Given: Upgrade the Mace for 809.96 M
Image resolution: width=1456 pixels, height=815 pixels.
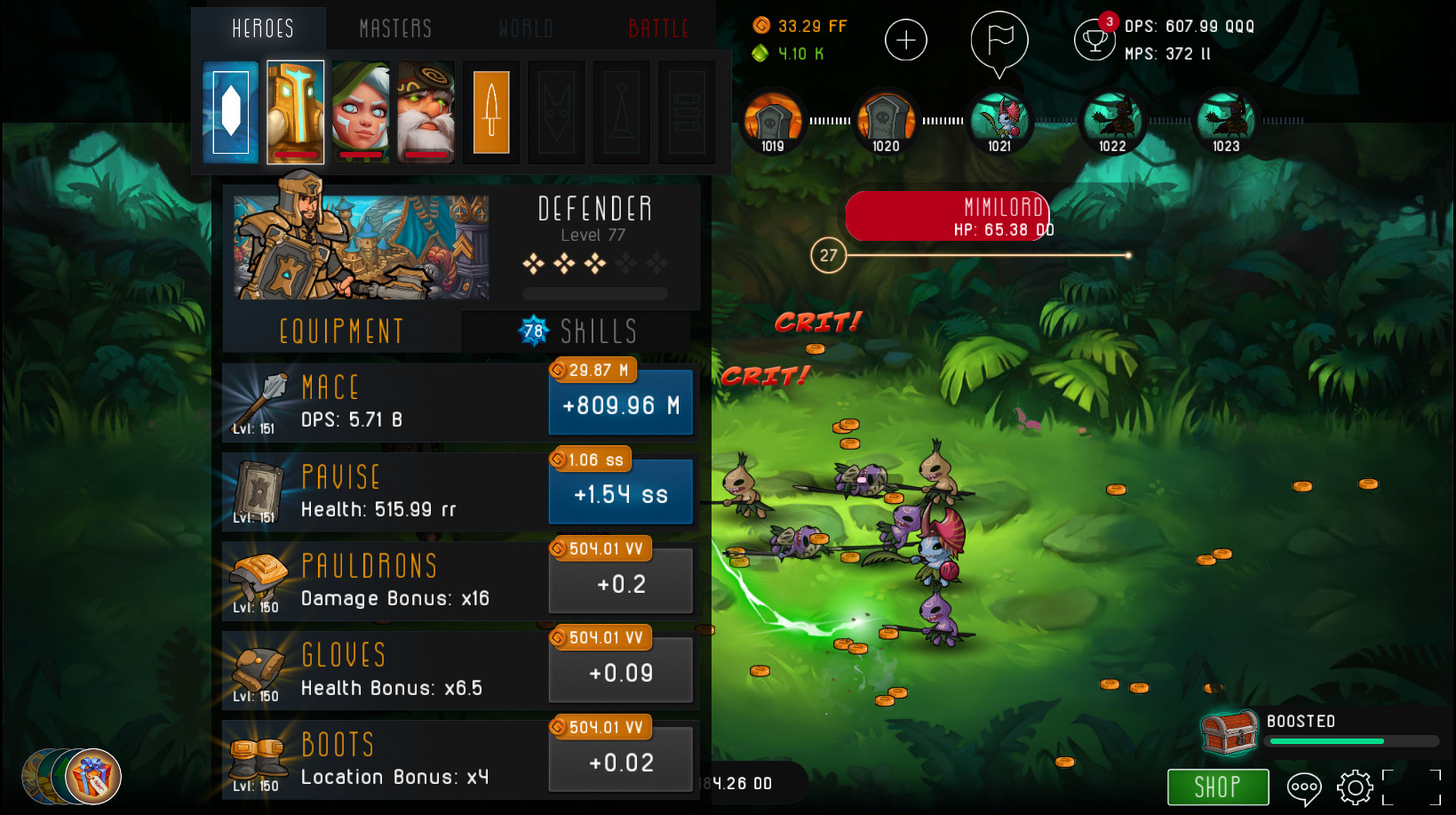Looking at the screenshot, I should tap(620, 403).
